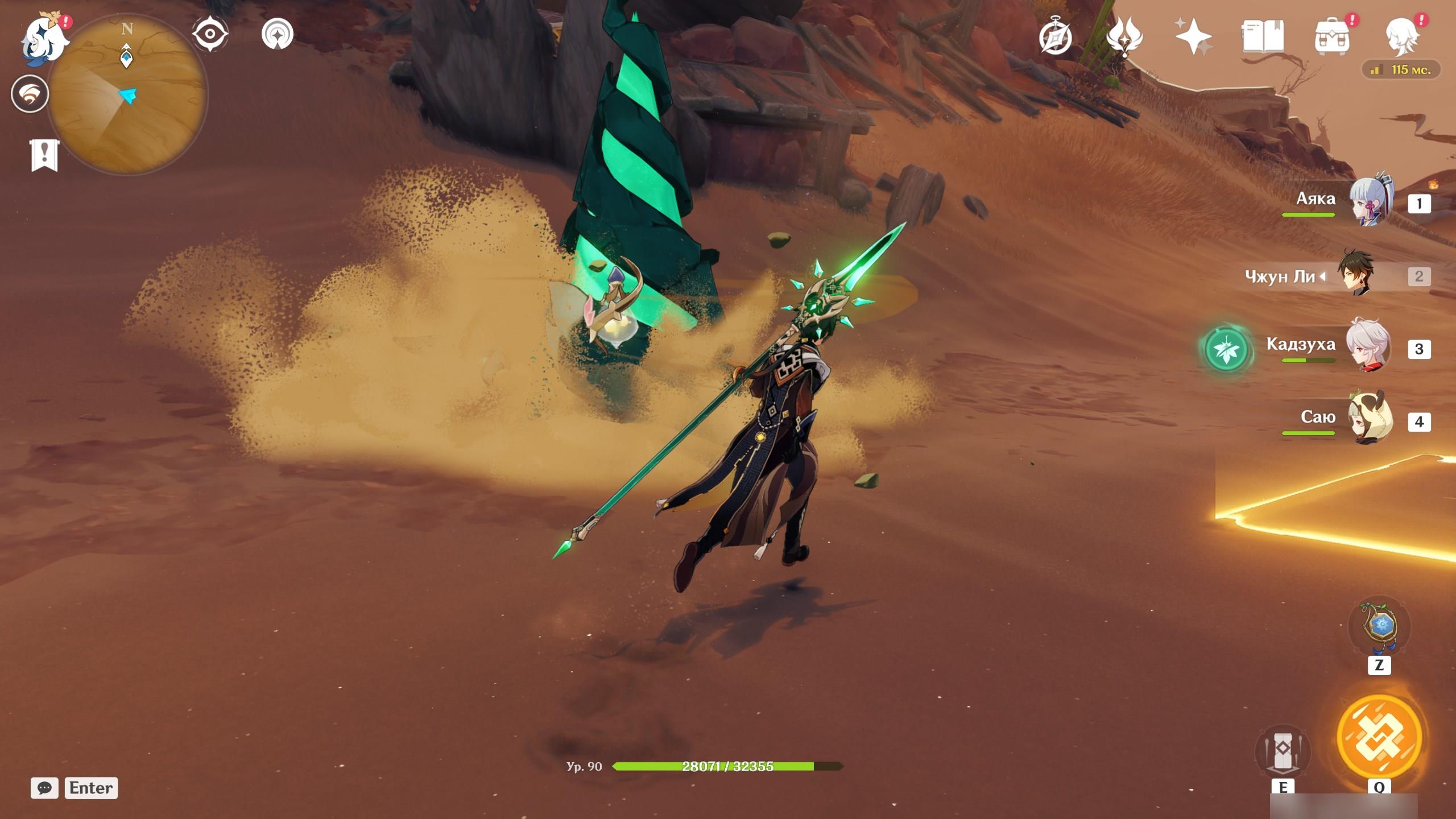Unleash the orange Geo elemental burst
The image size is (1456, 819).
click(1379, 738)
